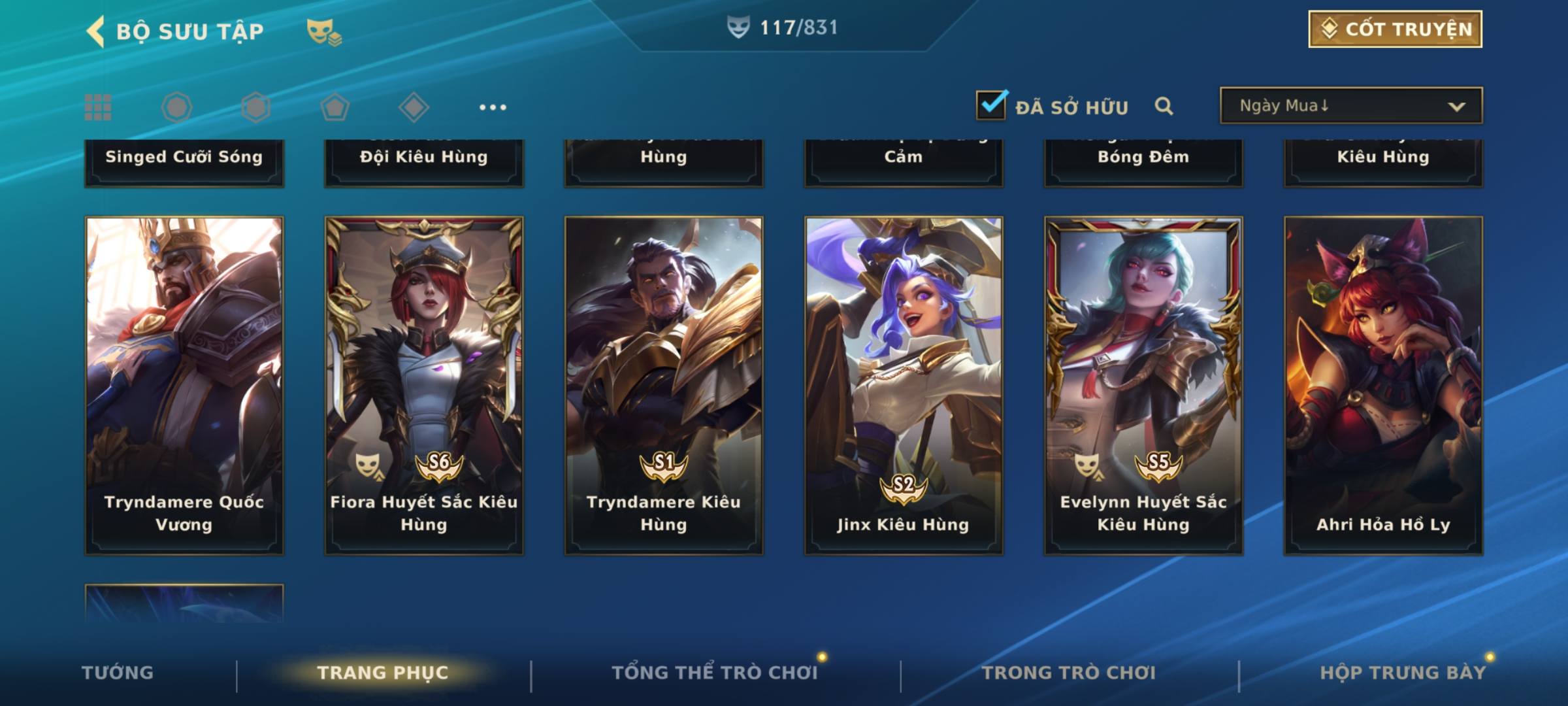Image resolution: width=1568 pixels, height=706 pixels.
Task: Switch to Trong Trò Chơi tab
Action: [x=1069, y=673]
